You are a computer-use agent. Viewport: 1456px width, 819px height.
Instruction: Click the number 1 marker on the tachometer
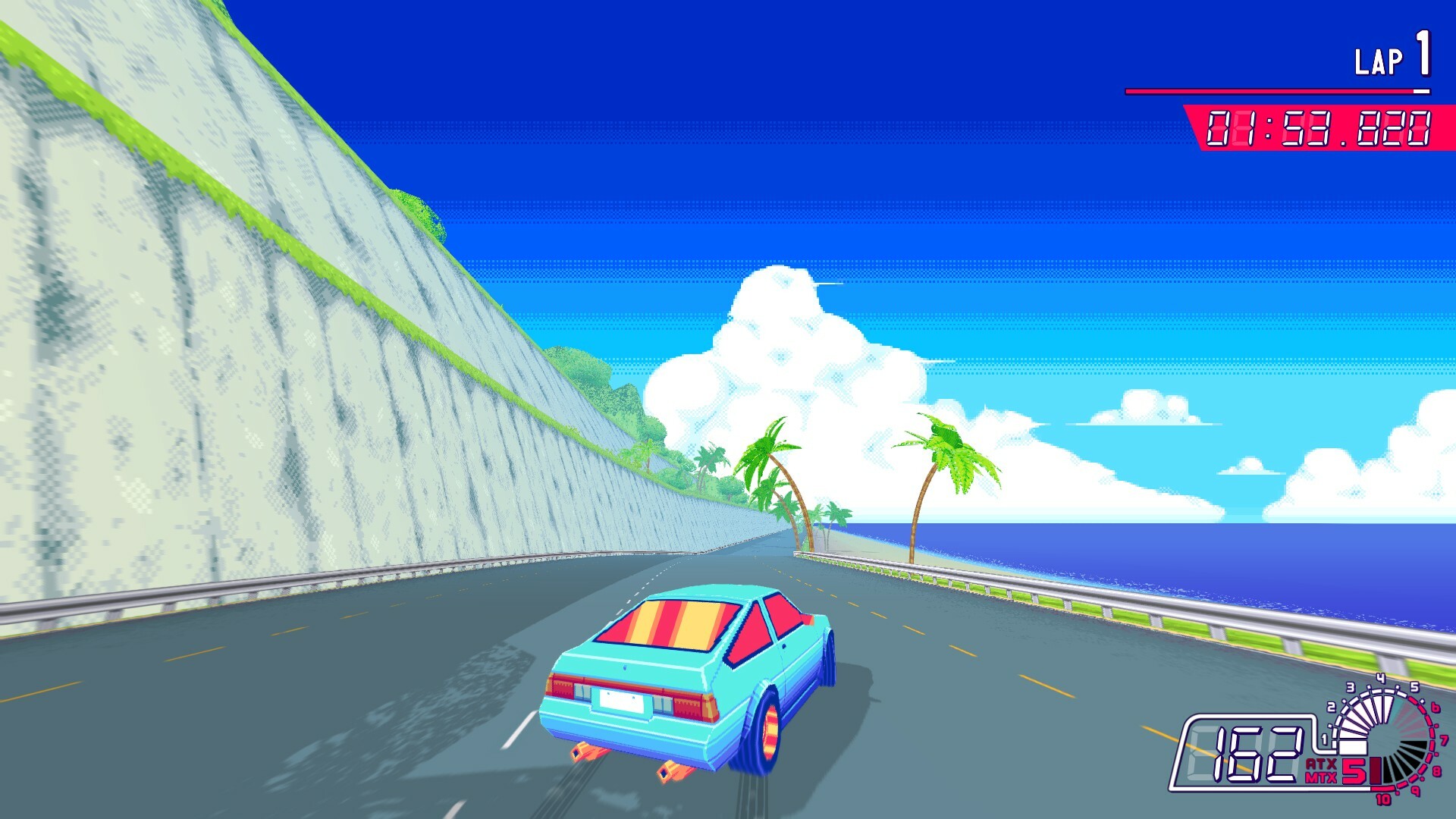[1324, 739]
